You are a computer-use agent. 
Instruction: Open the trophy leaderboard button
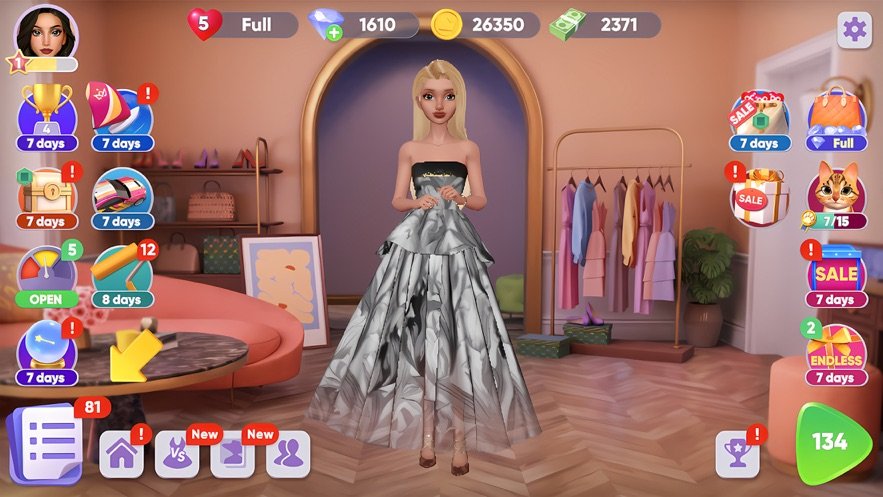click(x=737, y=454)
